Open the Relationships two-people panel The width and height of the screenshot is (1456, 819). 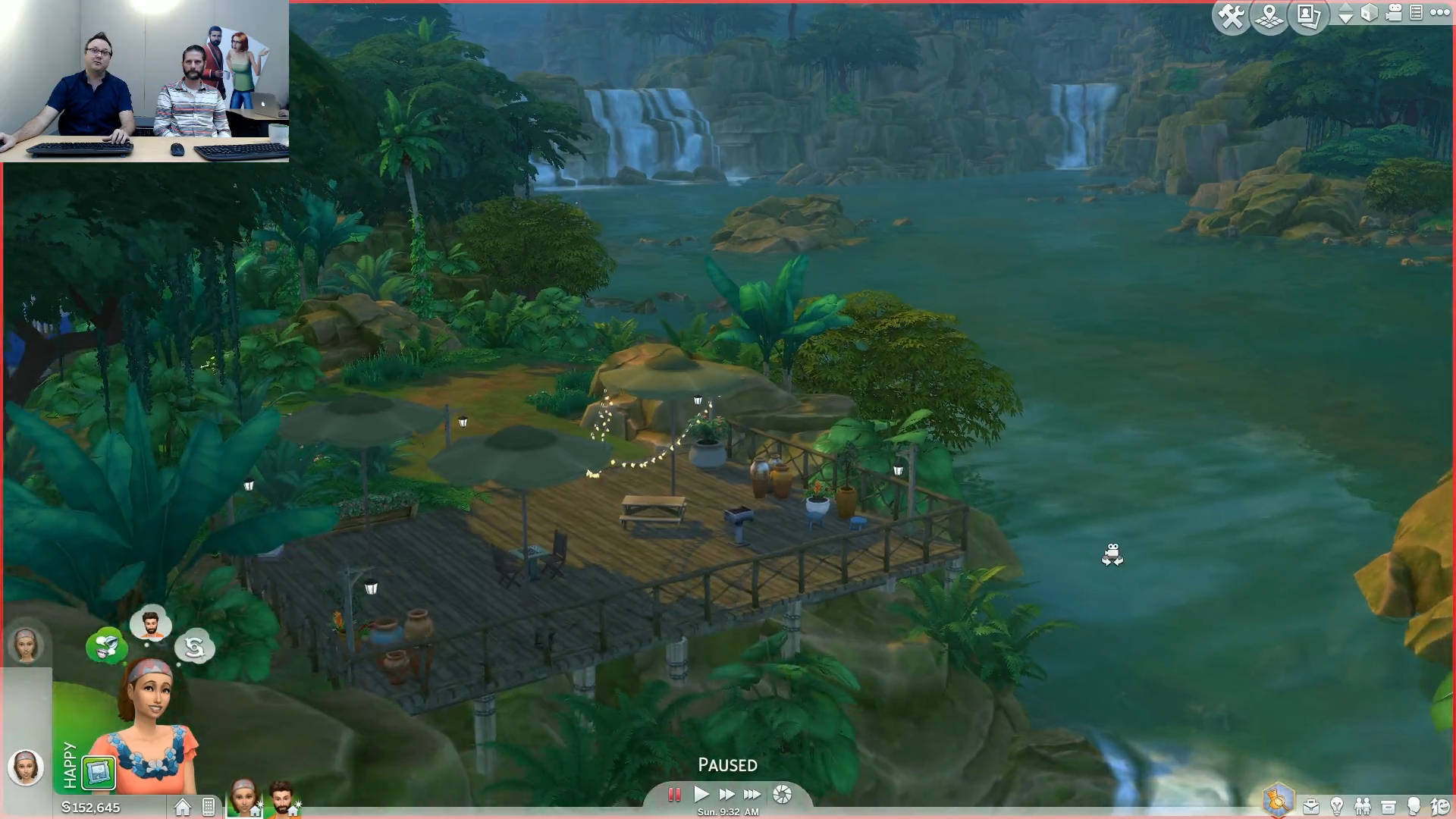tap(1363, 806)
